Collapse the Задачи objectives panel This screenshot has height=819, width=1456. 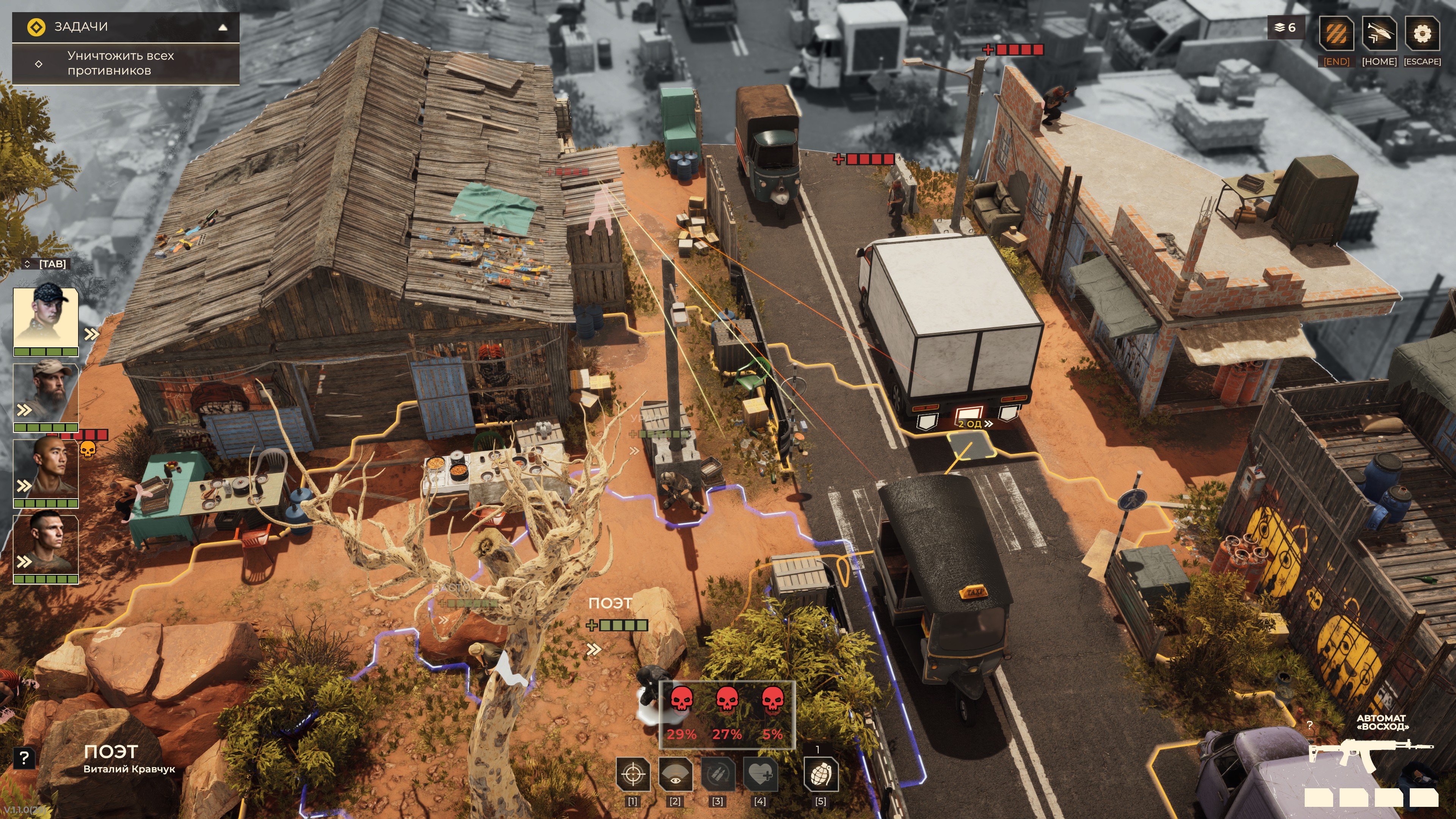[x=223, y=27]
